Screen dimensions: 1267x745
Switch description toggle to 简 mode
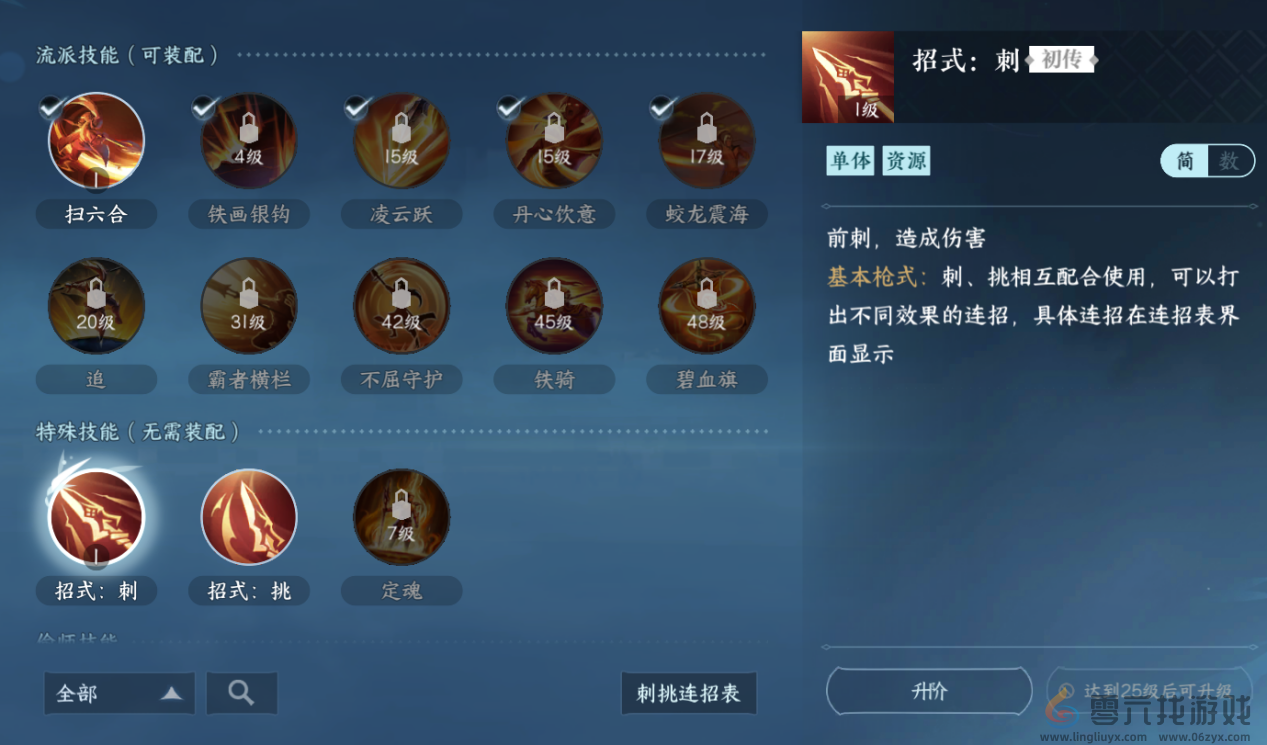[1185, 161]
